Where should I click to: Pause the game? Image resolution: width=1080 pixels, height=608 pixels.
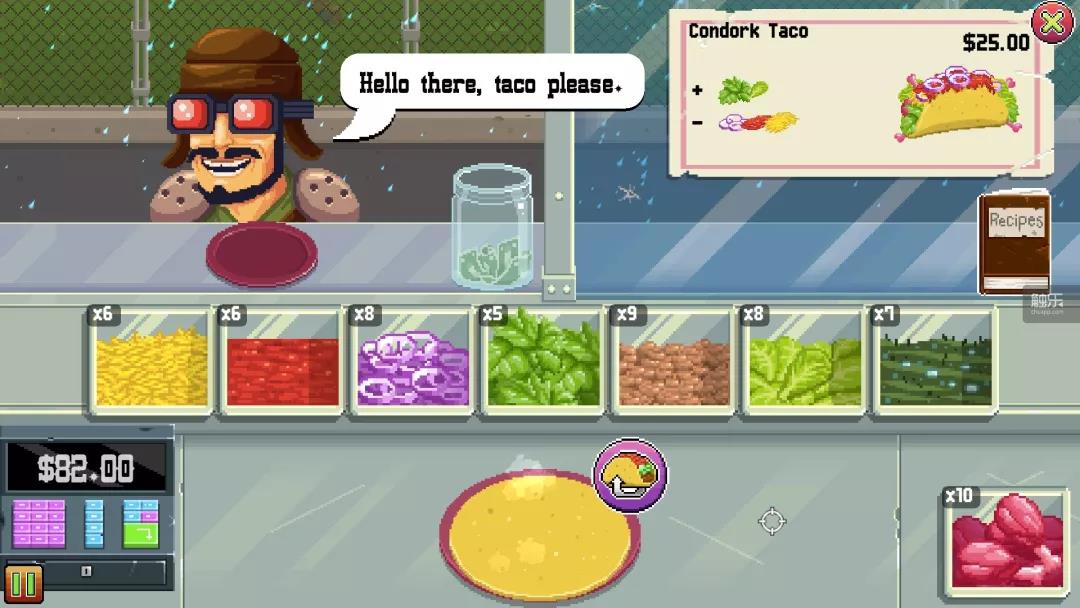(x=23, y=585)
